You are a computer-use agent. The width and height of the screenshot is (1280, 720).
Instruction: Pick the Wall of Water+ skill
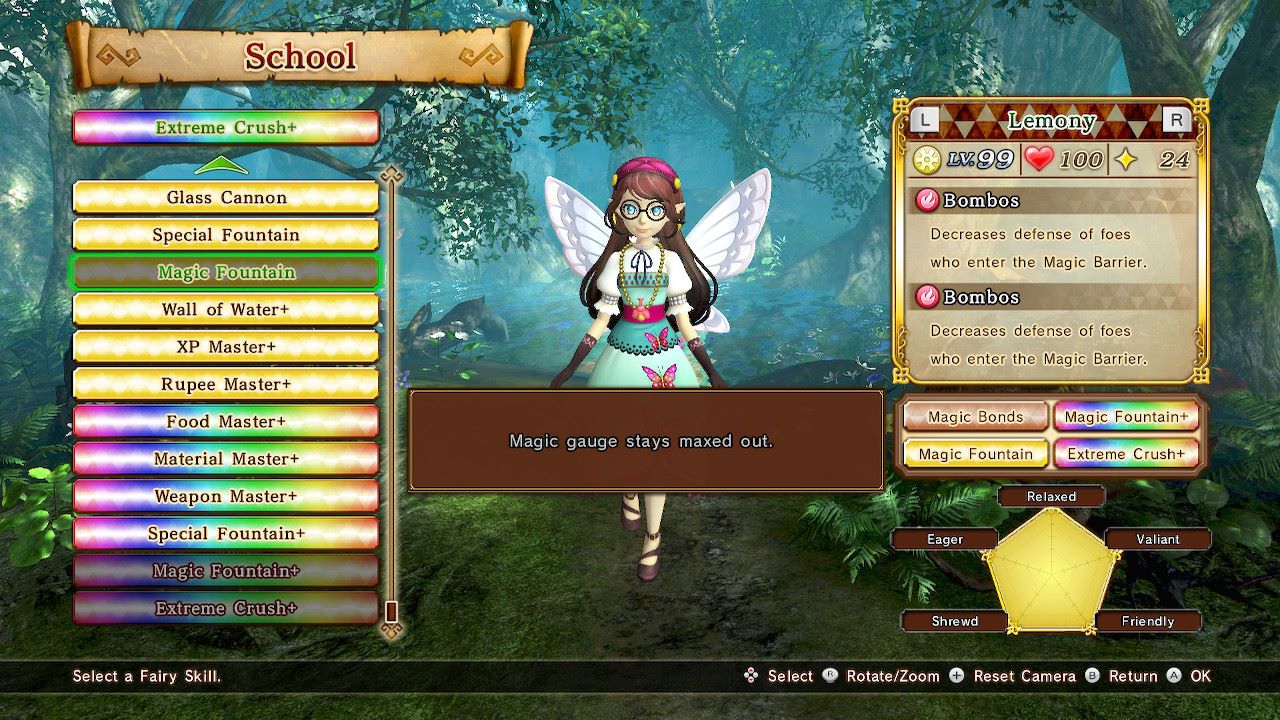tap(226, 309)
